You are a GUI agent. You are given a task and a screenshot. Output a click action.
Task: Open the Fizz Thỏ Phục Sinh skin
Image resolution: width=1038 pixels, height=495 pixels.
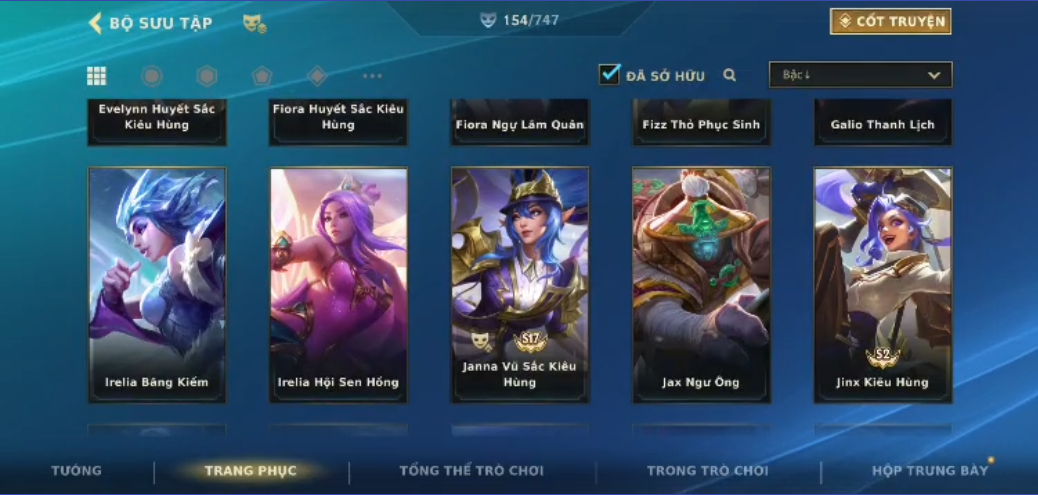pyautogui.click(x=701, y=122)
